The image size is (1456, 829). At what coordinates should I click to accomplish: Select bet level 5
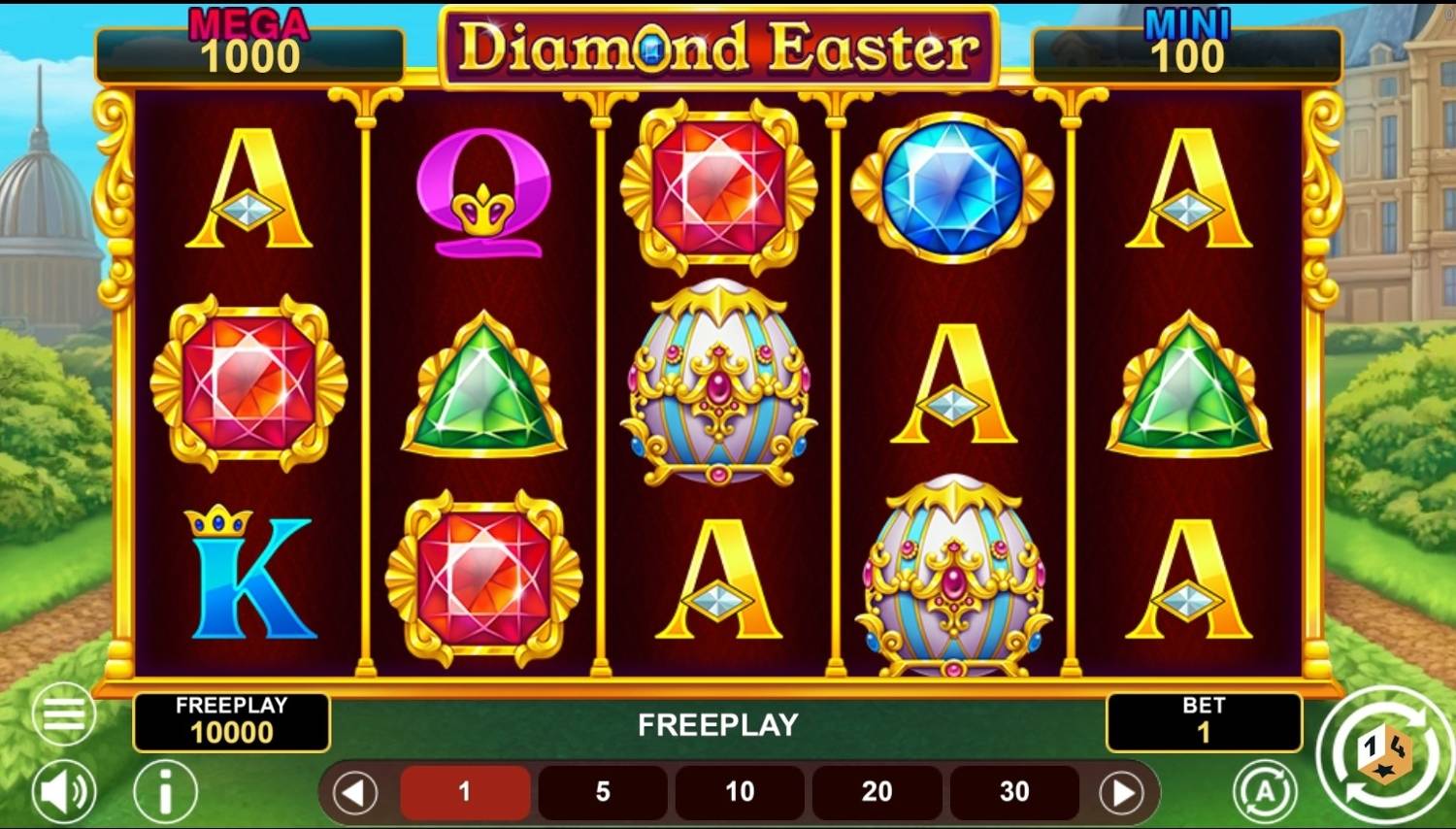coord(602,791)
